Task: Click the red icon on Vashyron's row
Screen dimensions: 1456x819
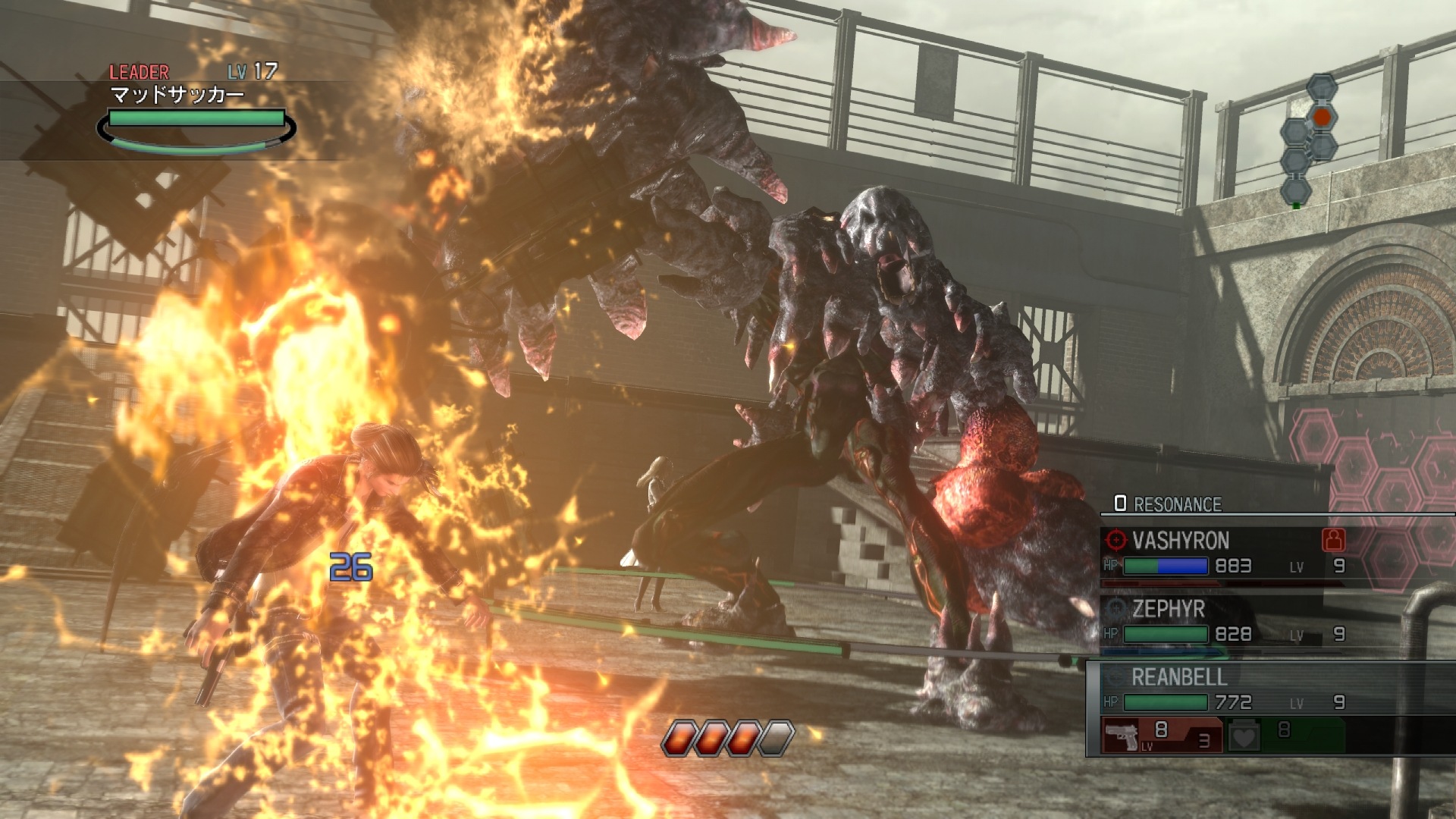Action: (x=1333, y=540)
